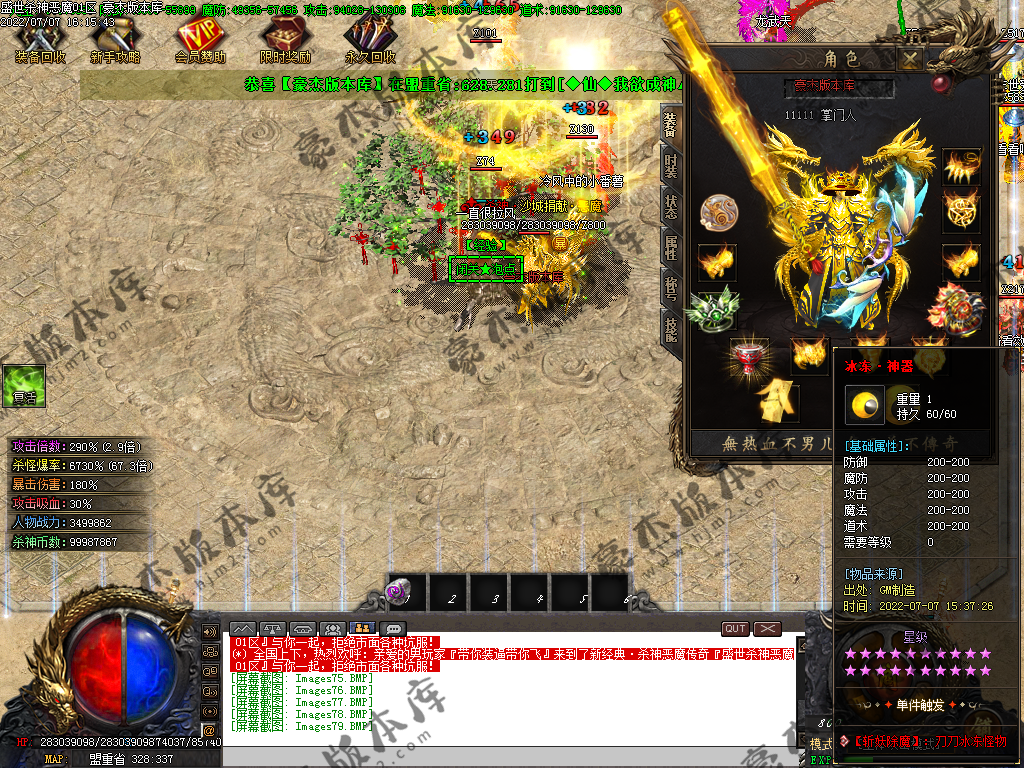1024x768 pixels.
Task: Select the green winged ring equipment slot
Action: point(716,308)
